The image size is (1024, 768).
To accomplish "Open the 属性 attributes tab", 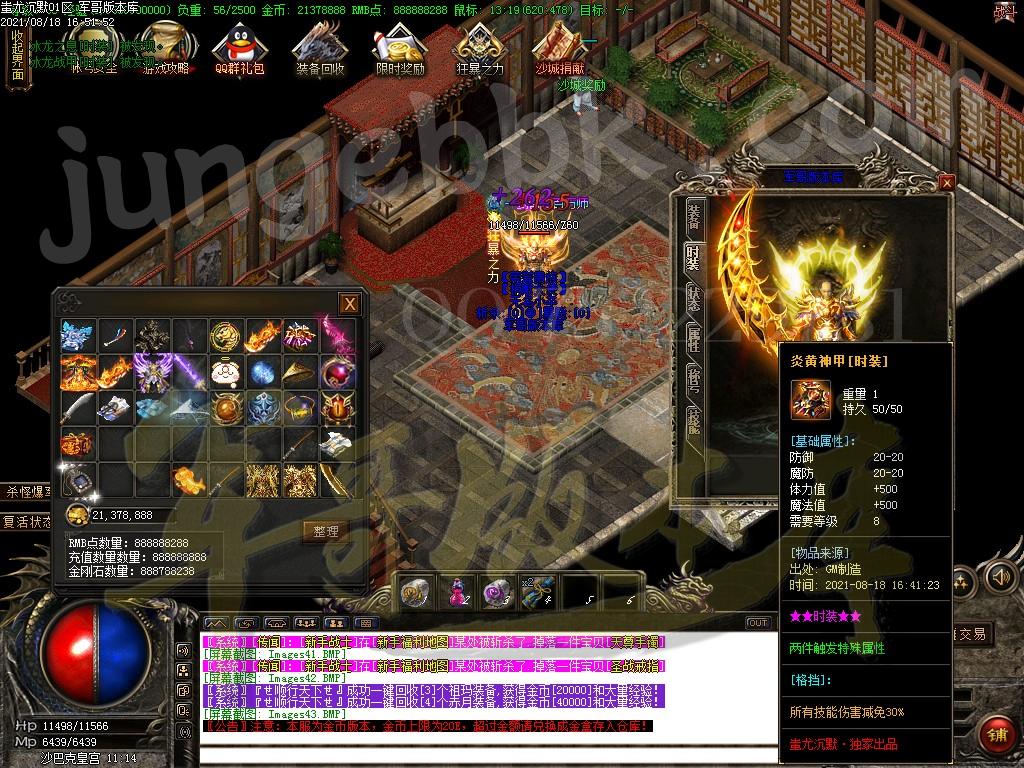I will coord(693,338).
